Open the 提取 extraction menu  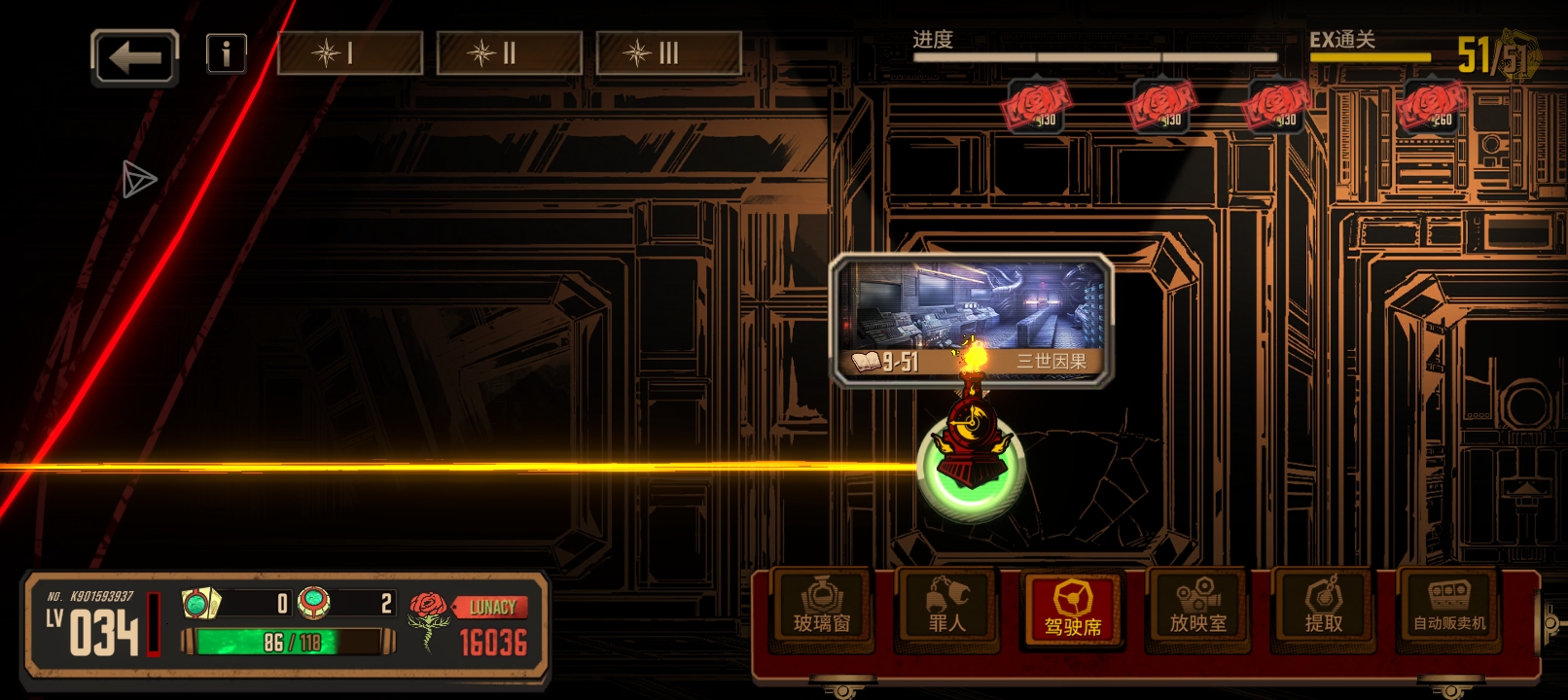coord(1323,609)
